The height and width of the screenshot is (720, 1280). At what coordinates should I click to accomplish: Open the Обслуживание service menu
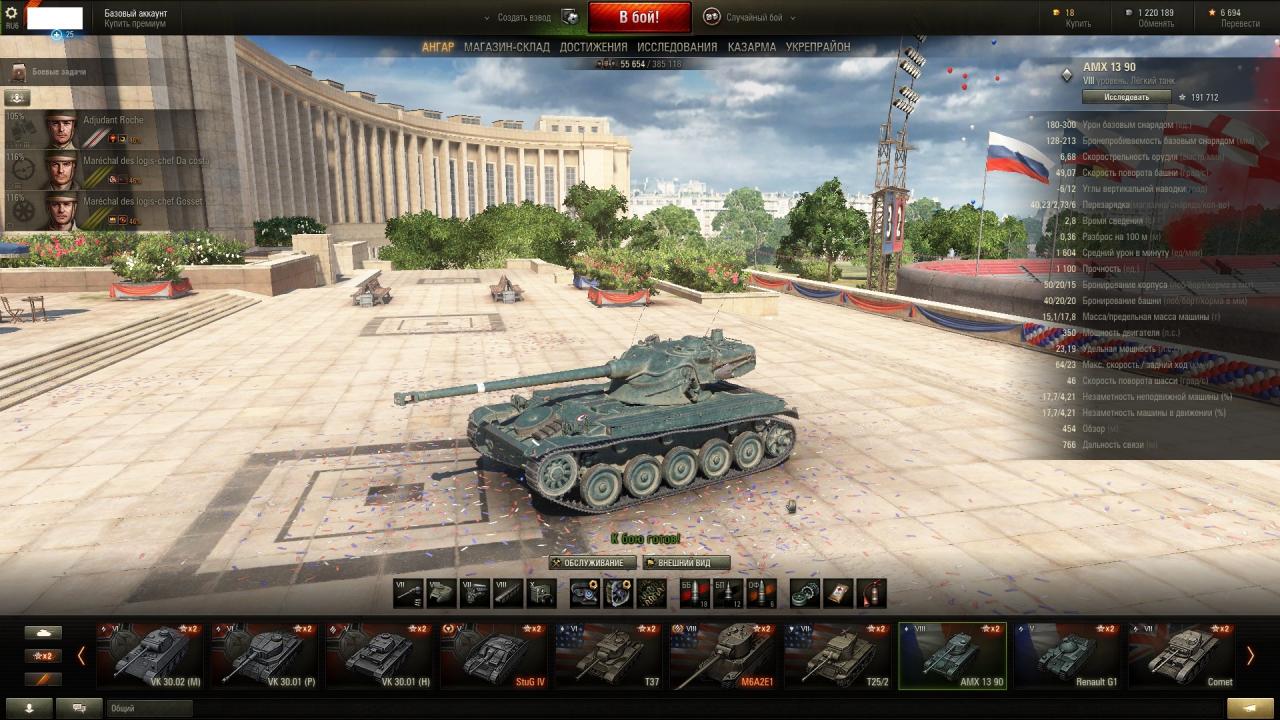593,563
